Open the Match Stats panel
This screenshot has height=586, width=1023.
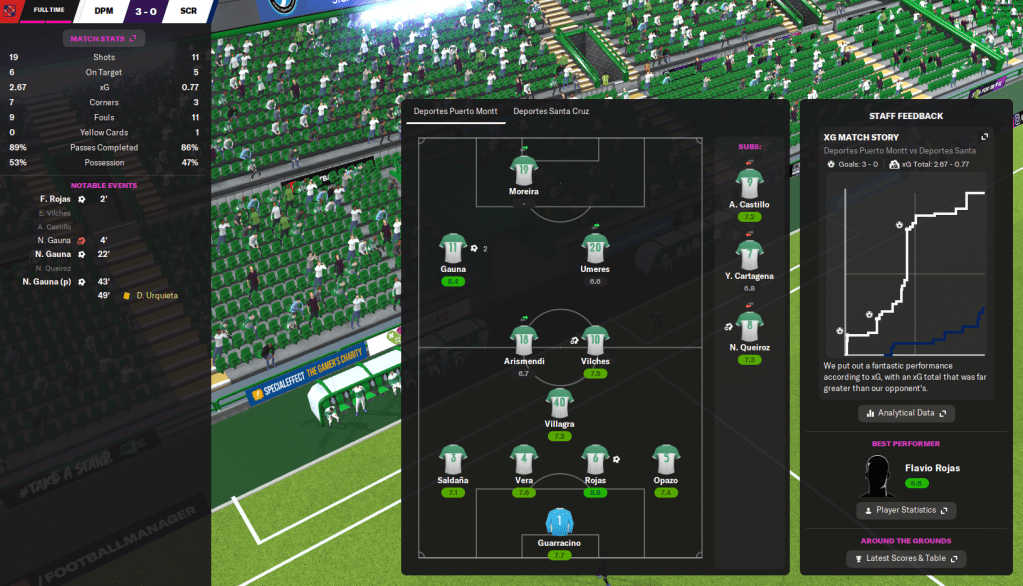pos(104,39)
